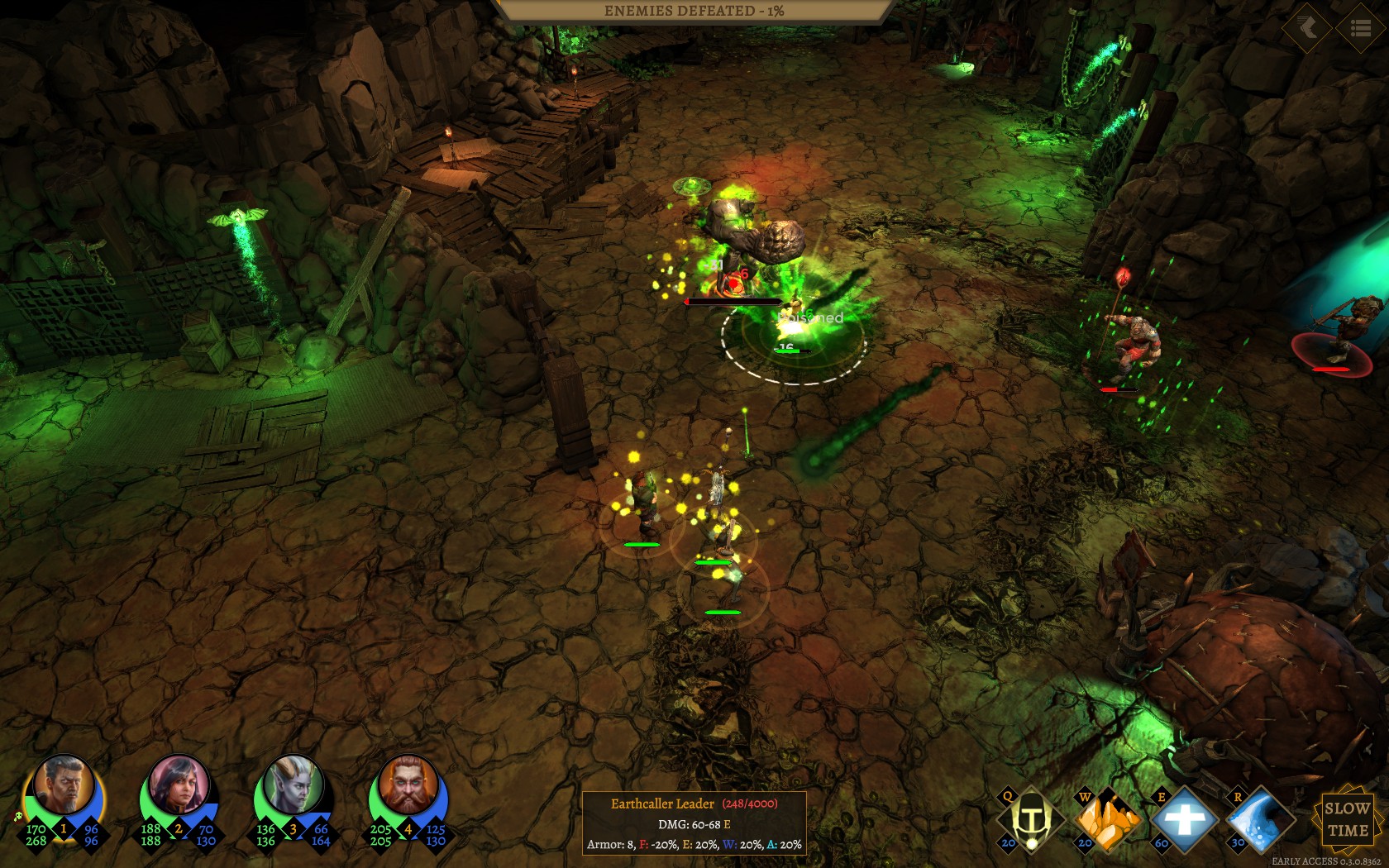Click the running boot speed icon
The height and width of the screenshot is (868, 1389).
1307,29
